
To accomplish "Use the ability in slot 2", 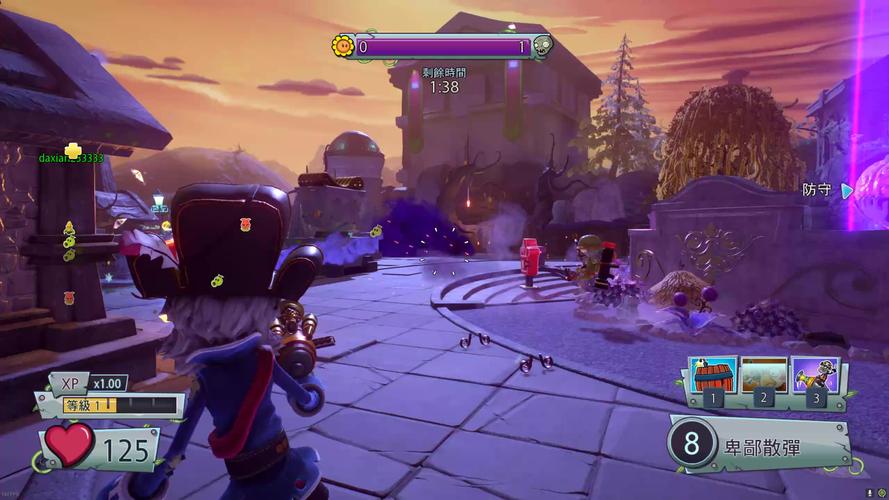I will [x=764, y=376].
